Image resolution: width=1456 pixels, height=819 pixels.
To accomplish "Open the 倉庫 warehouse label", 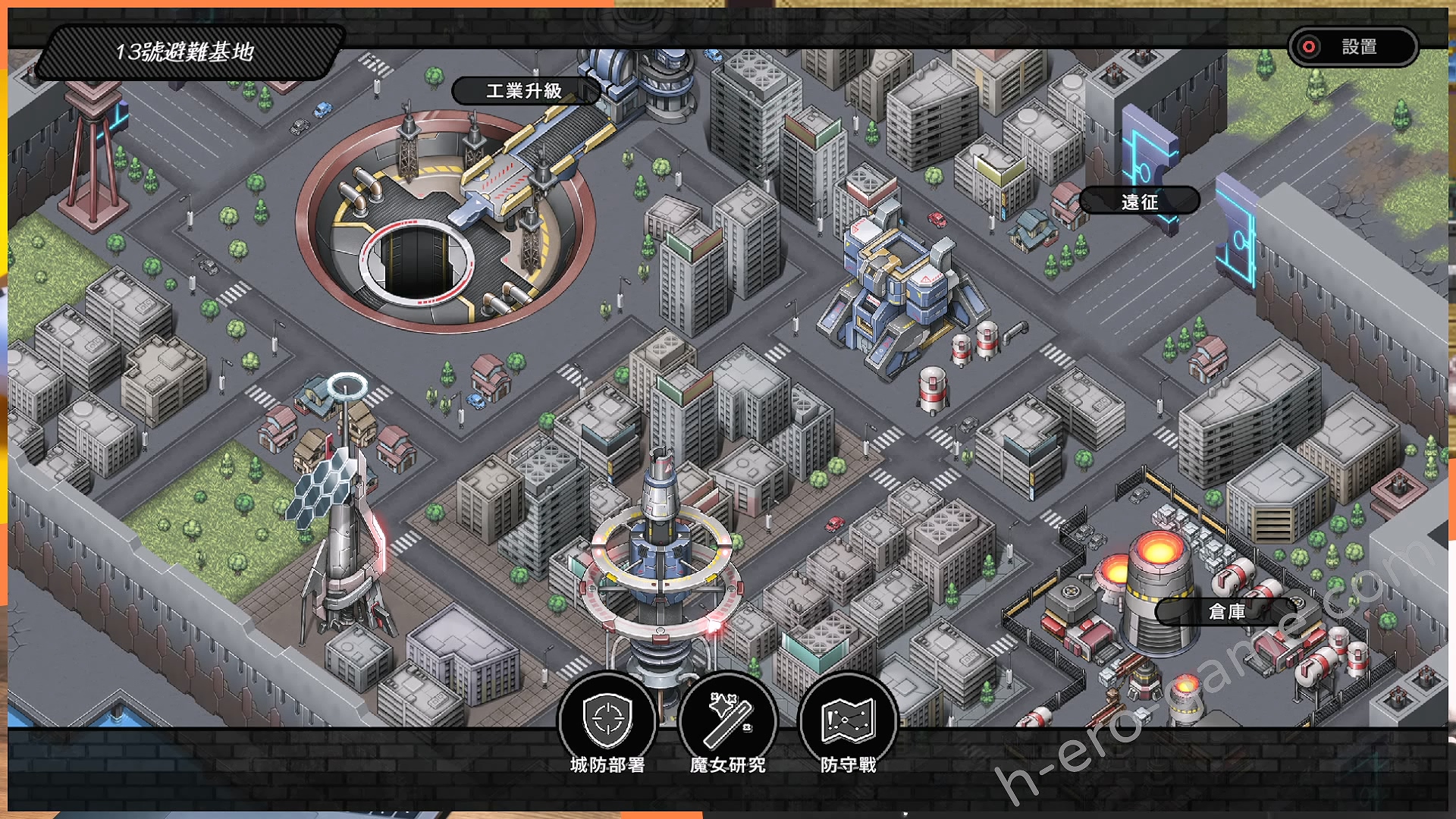I will (1226, 611).
